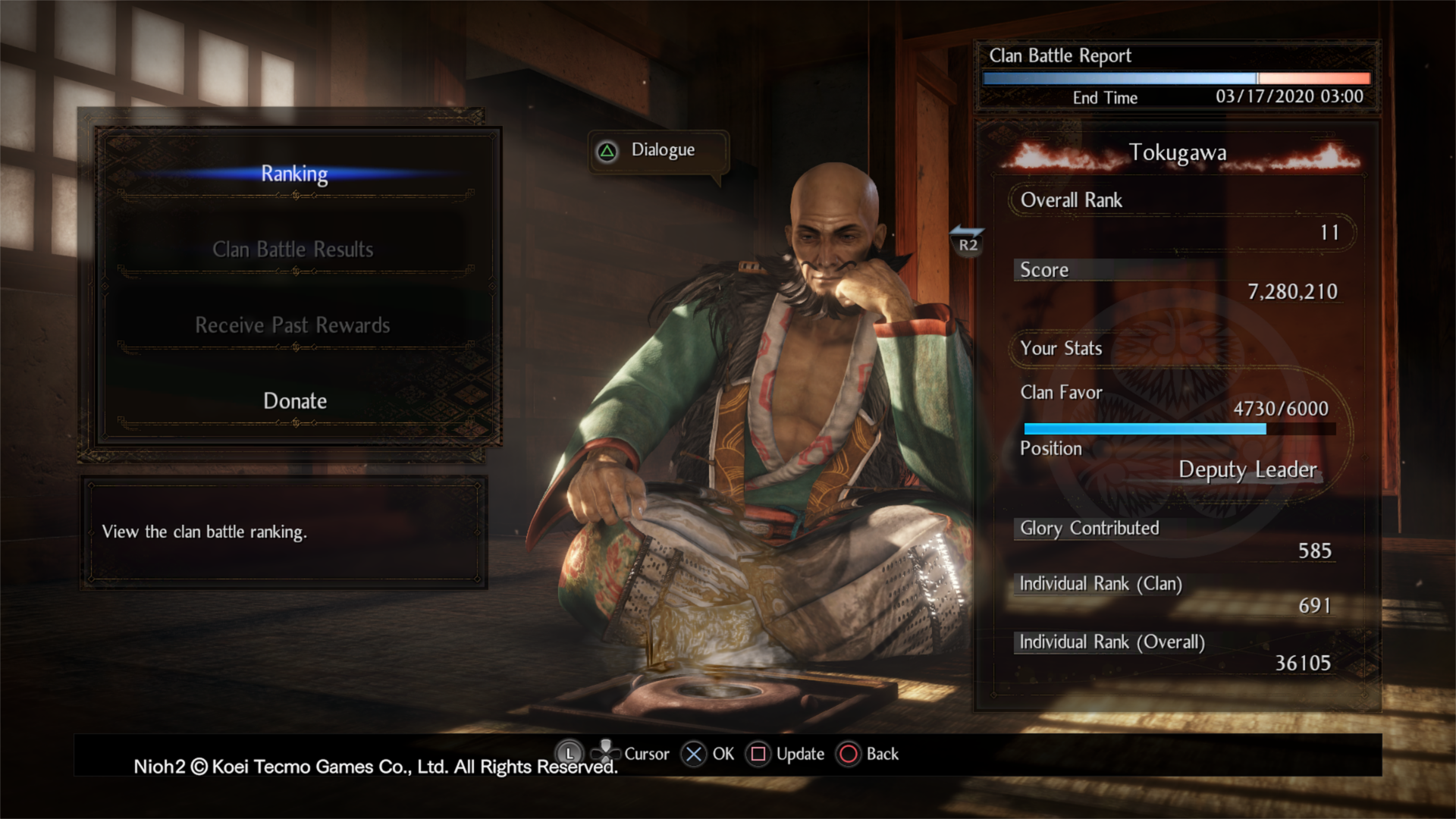Choose Receive Past Rewards
The height and width of the screenshot is (819, 1456).
[294, 325]
